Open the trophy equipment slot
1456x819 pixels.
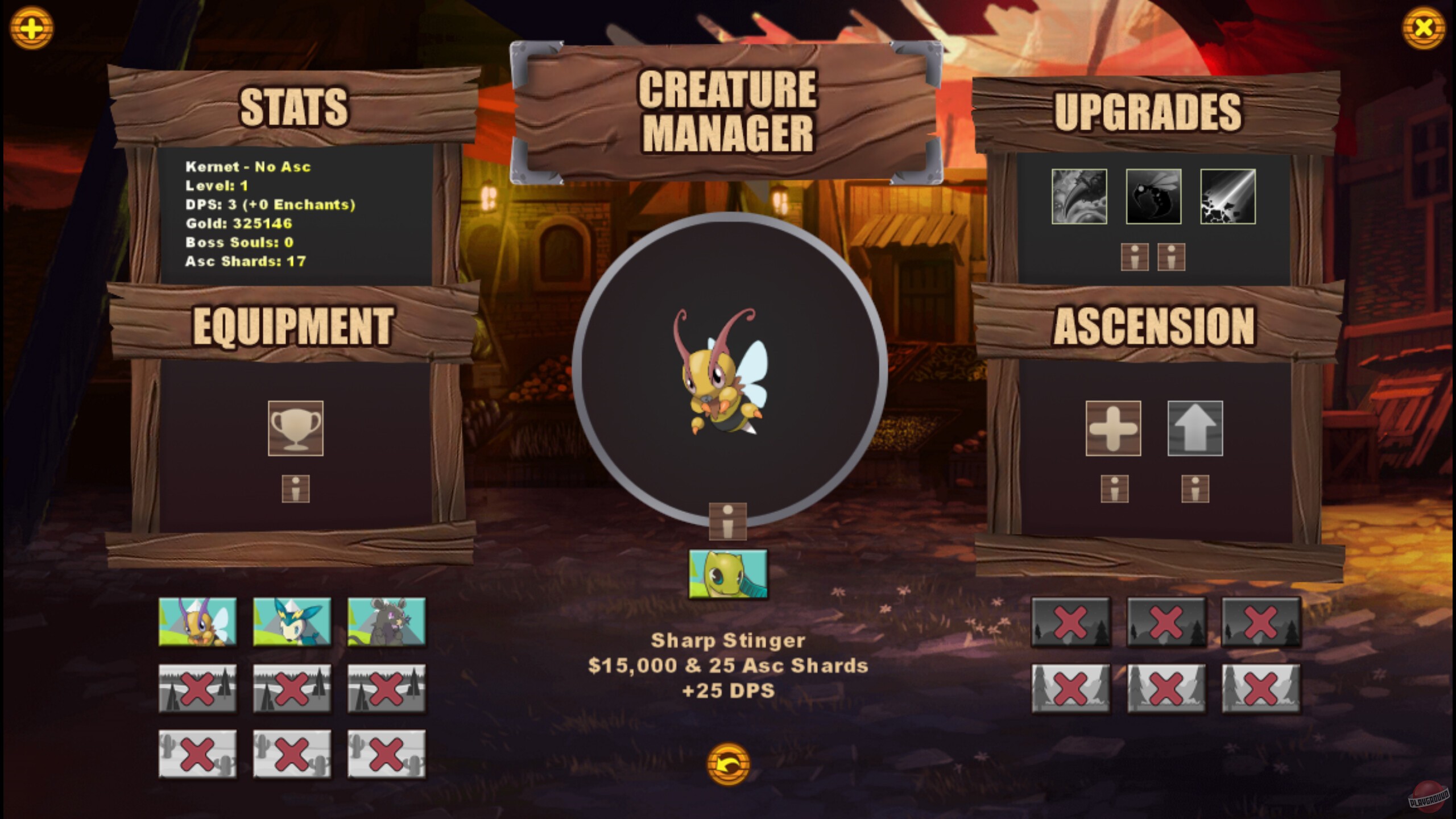[297, 428]
